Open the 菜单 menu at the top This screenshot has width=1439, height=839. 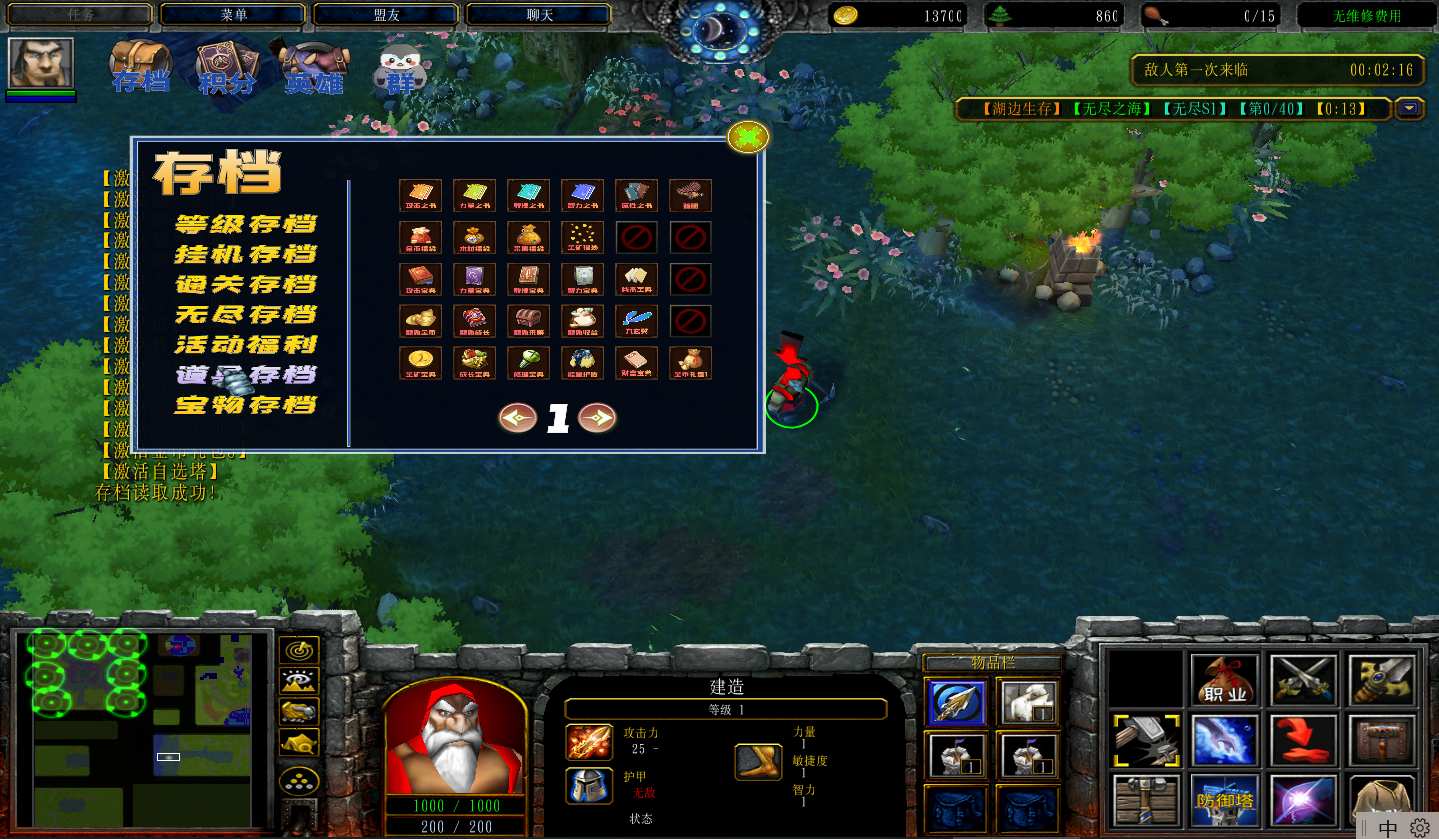[x=233, y=15]
